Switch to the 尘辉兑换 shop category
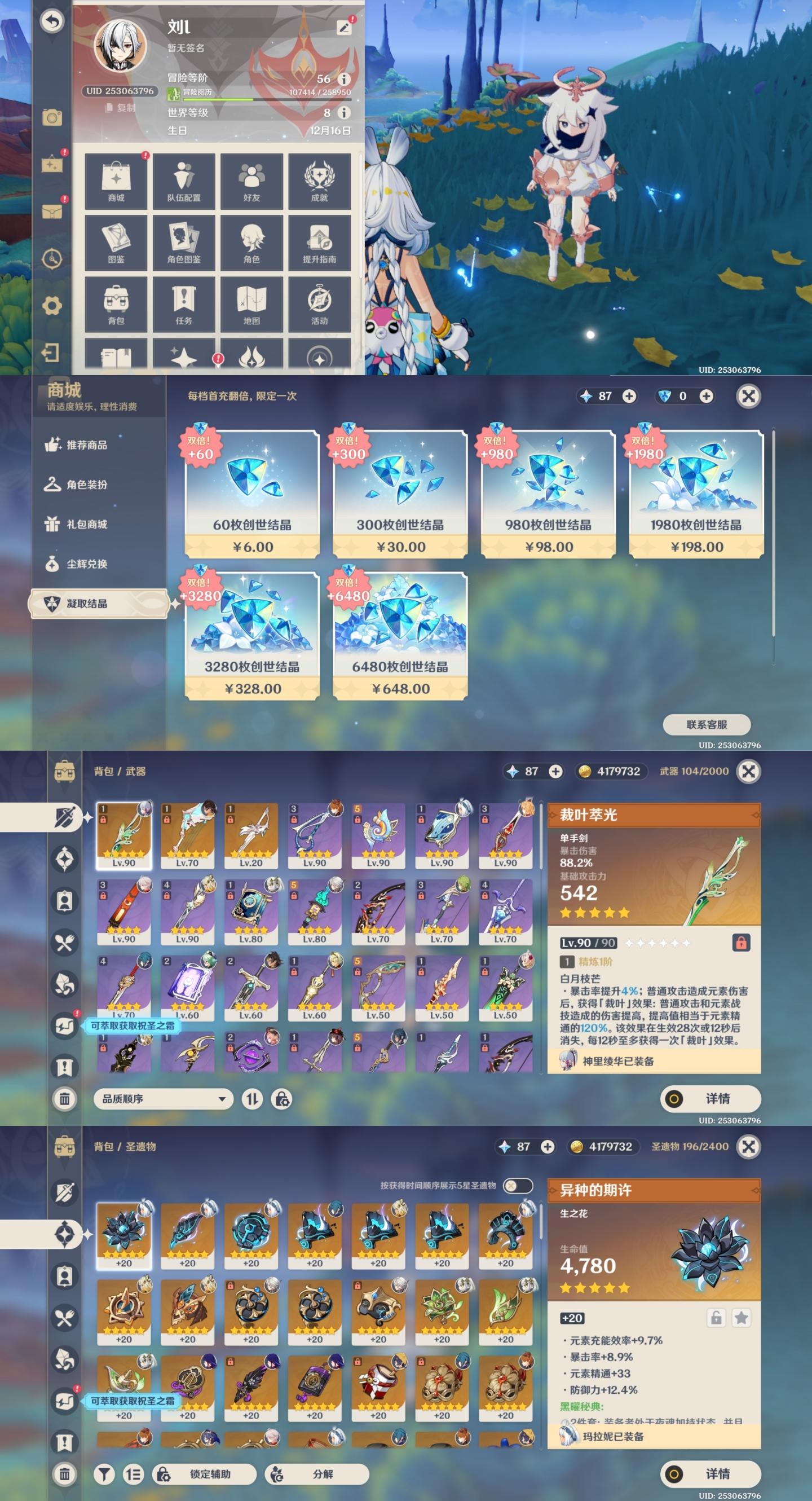Screen dimensions: 812x1501 coord(86,564)
